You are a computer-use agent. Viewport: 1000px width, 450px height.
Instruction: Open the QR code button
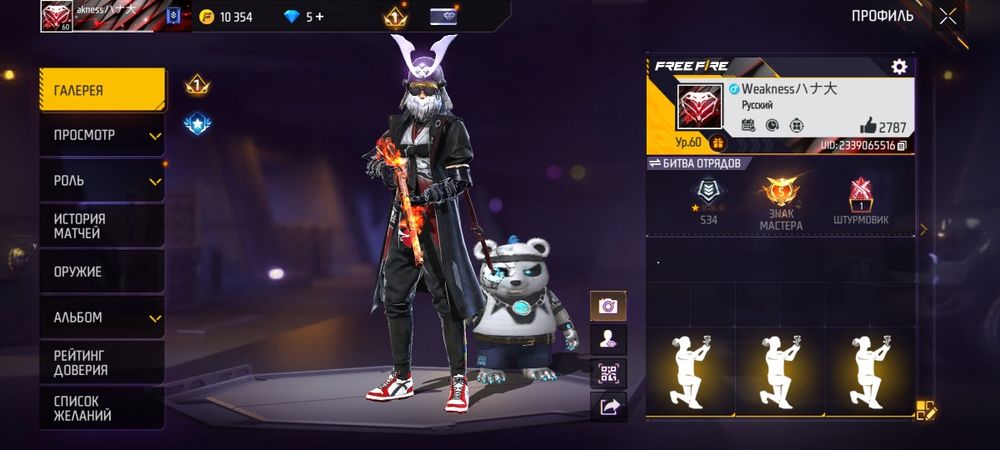click(x=607, y=373)
